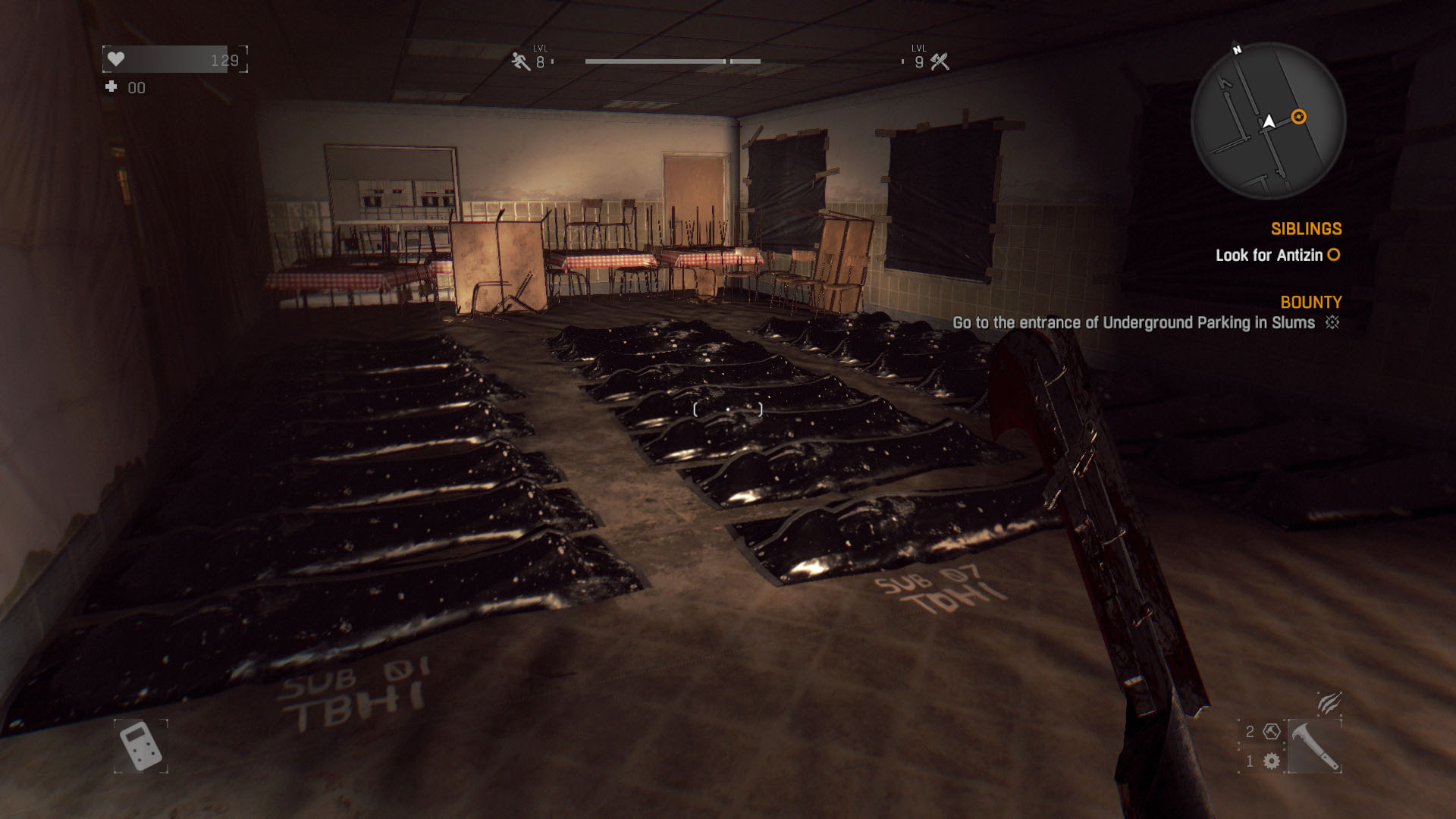Click the medkit plus icon
This screenshot has width=1456, height=819.
click(x=111, y=87)
